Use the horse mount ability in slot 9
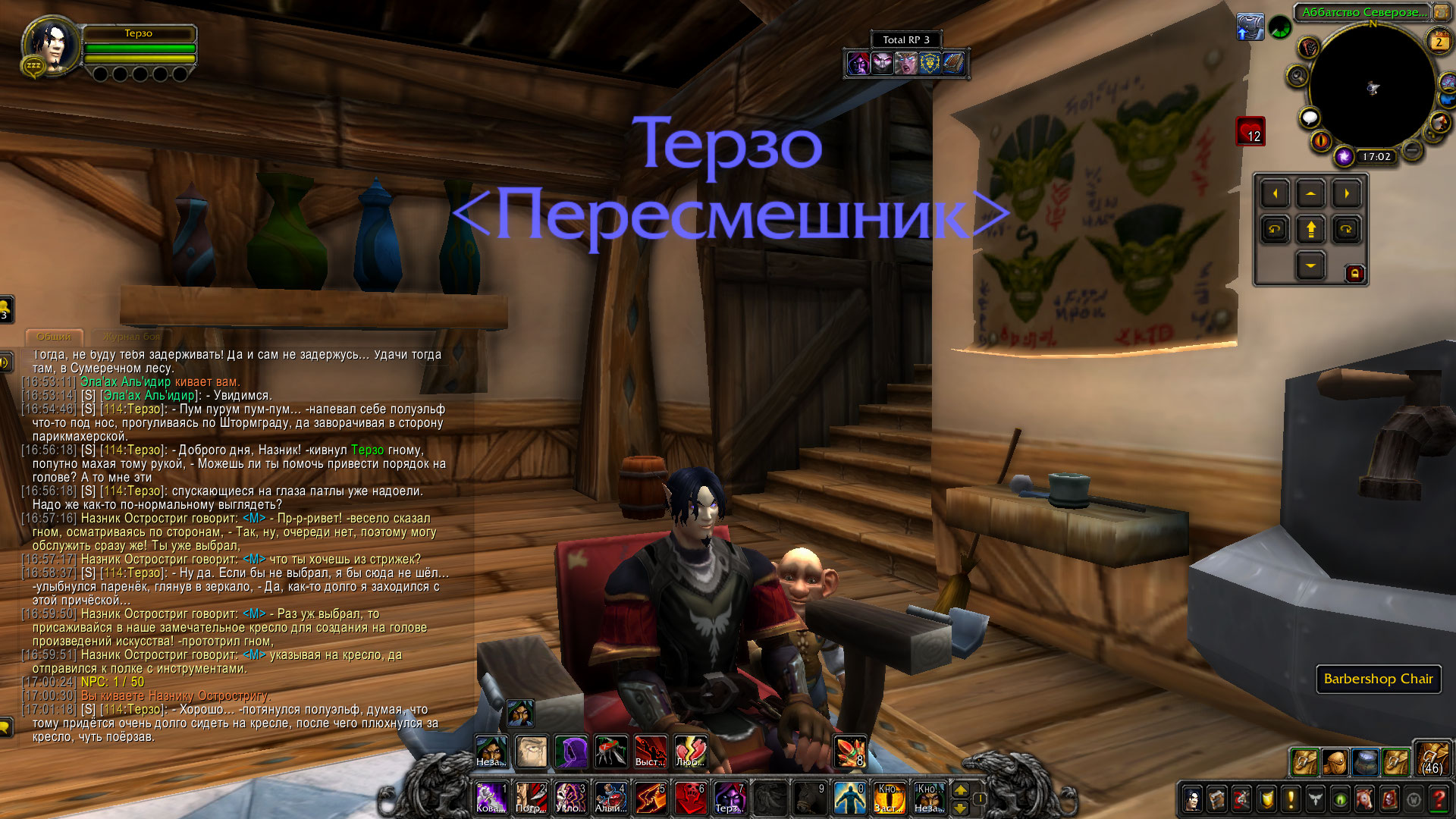The height and width of the screenshot is (819, 1456). coord(809,798)
